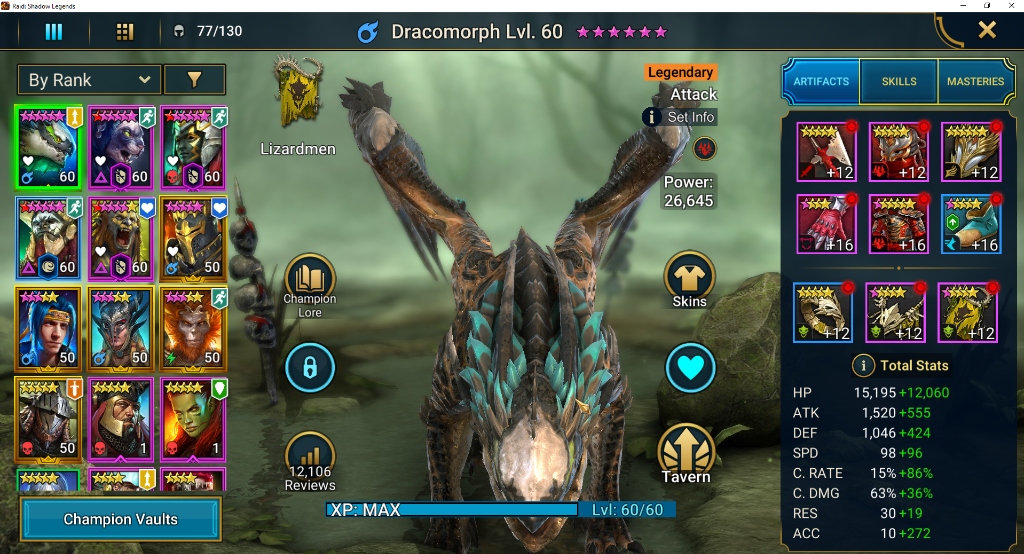Close the champion screen with X
This screenshot has width=1024, height=554.
[987, 30]
